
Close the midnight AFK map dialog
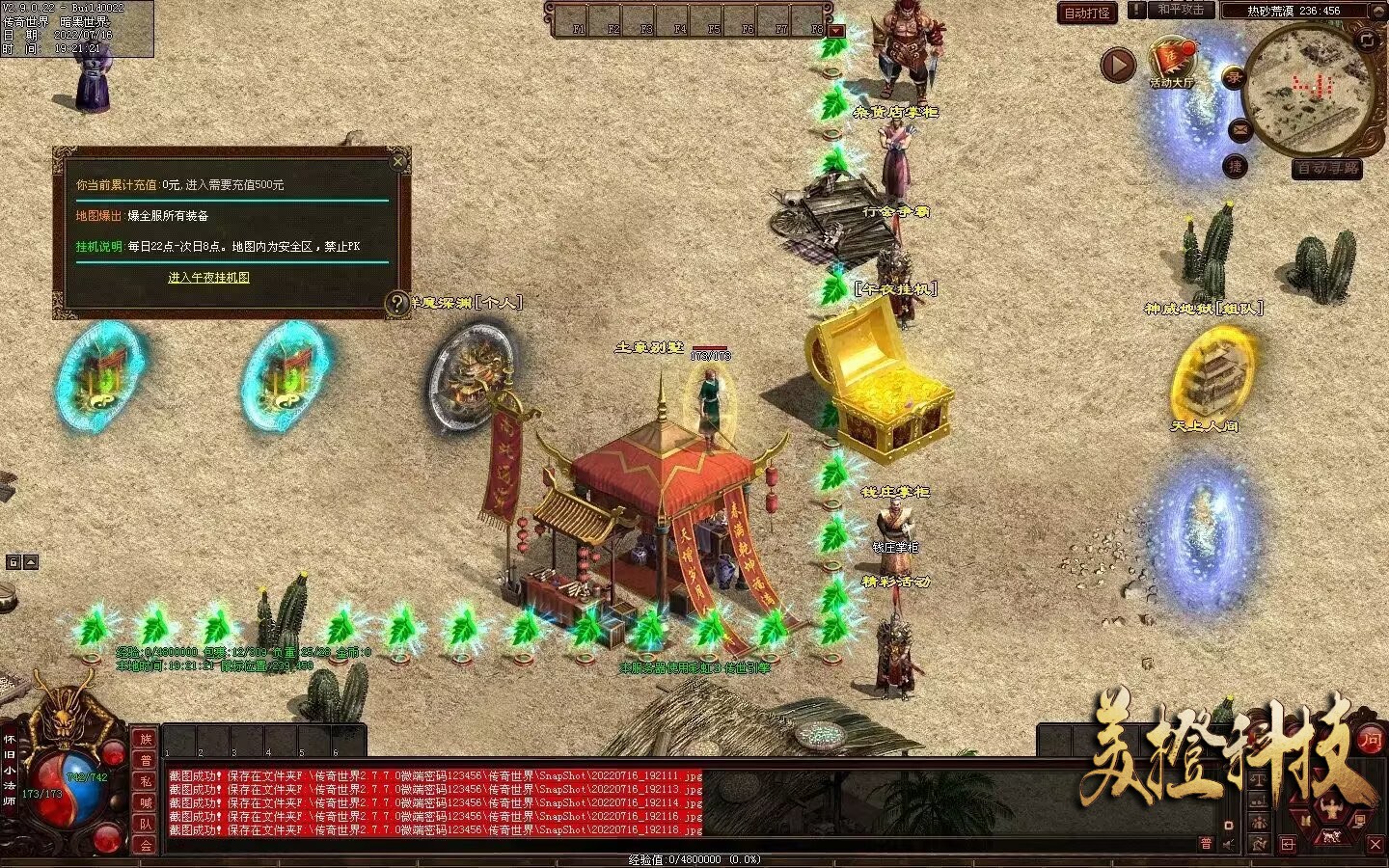pos(397,161)
